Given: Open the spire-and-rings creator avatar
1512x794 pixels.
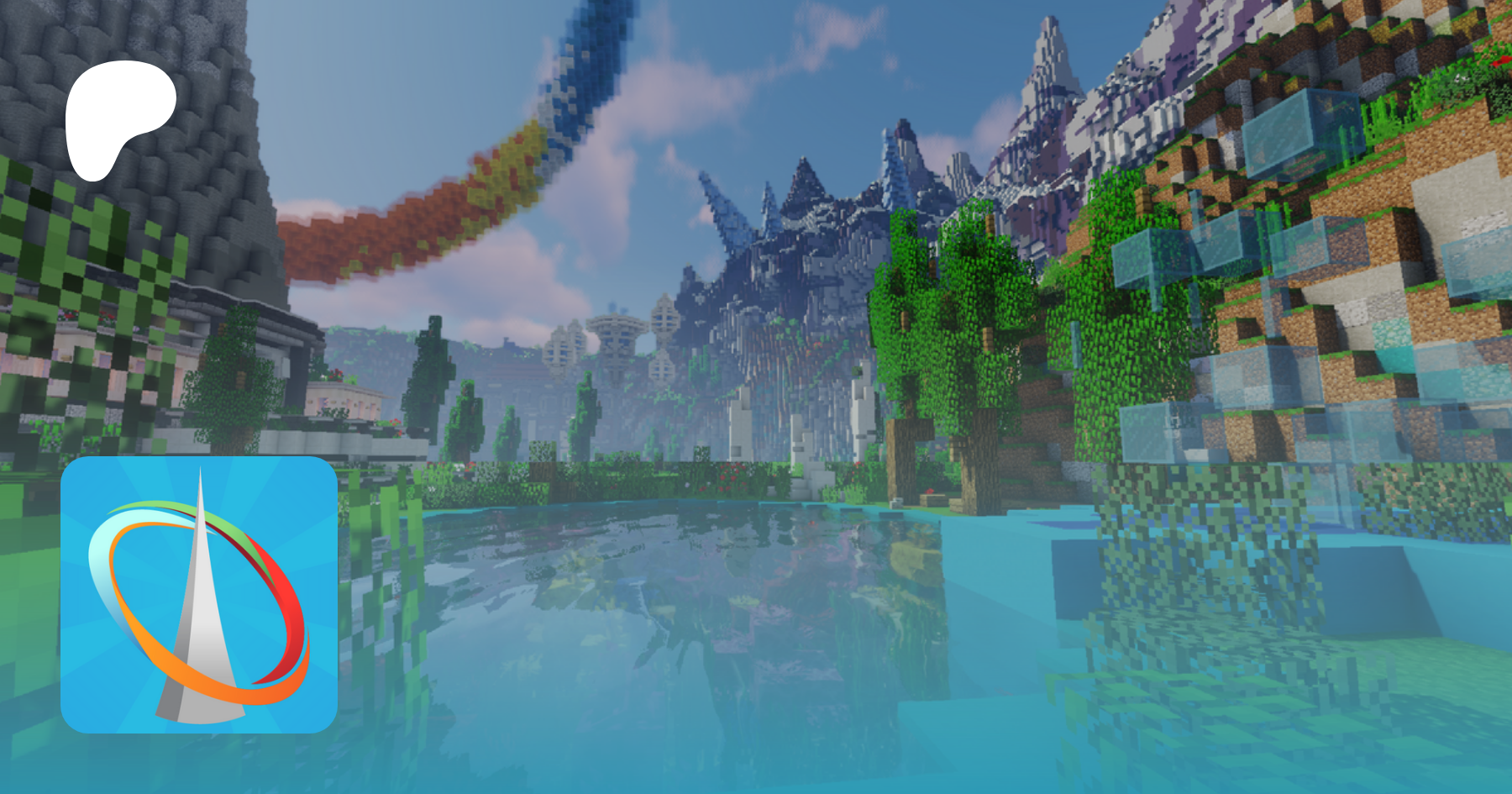Looking at the screenshot, I should (199, 594).
